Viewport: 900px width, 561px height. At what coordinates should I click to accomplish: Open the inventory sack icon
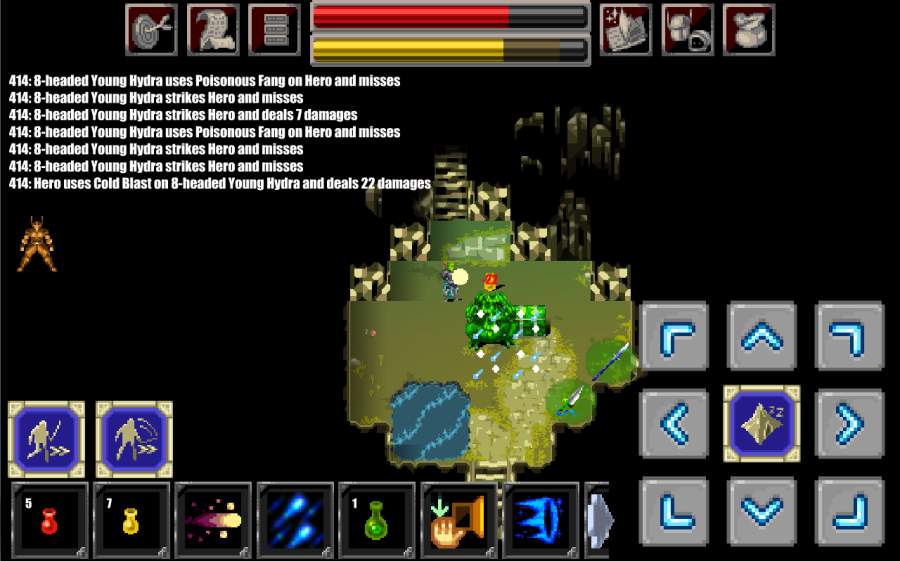pos(748,29)
